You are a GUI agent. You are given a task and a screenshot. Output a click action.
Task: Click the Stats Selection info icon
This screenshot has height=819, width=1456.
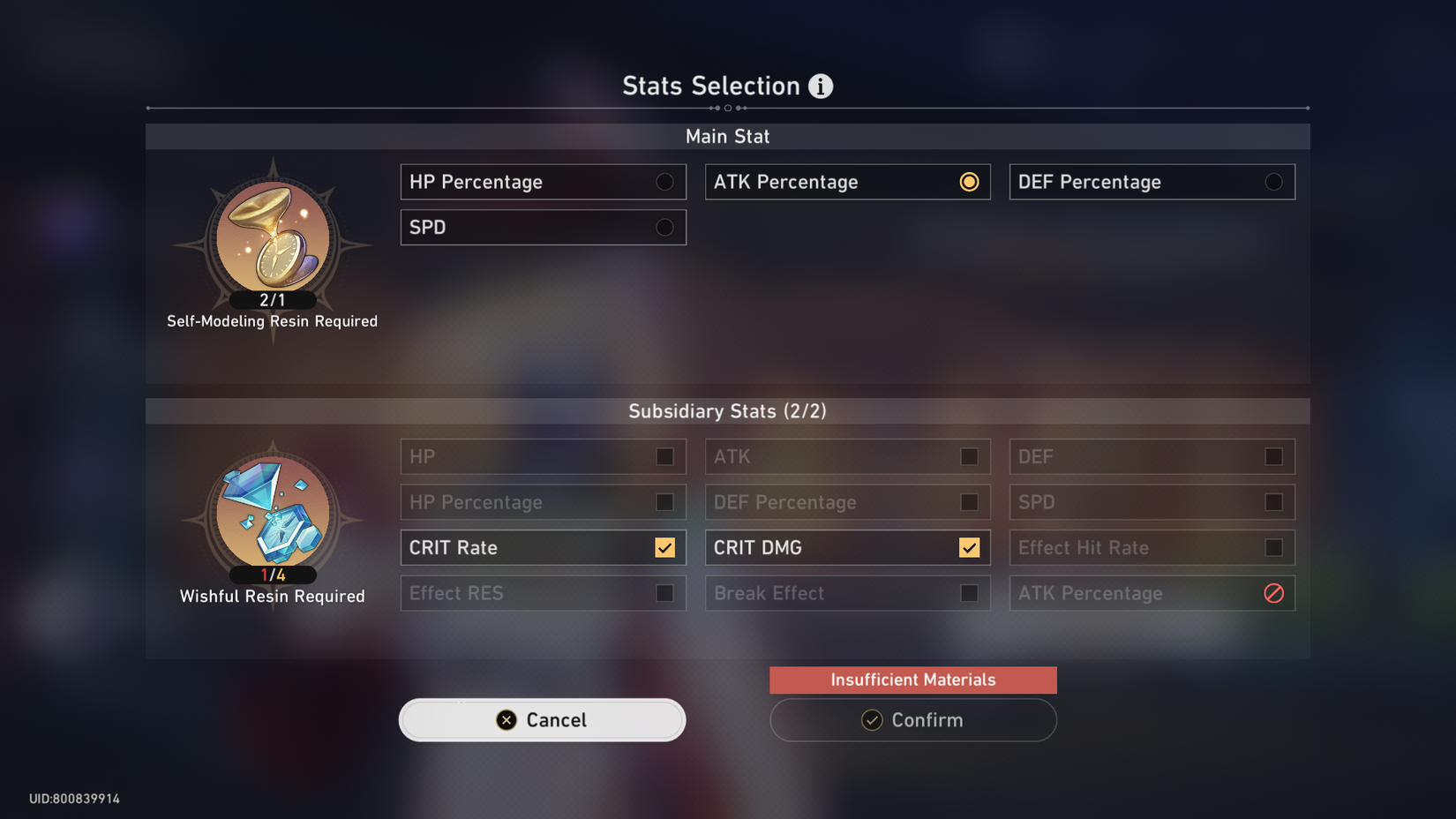[x=821, y=86]
